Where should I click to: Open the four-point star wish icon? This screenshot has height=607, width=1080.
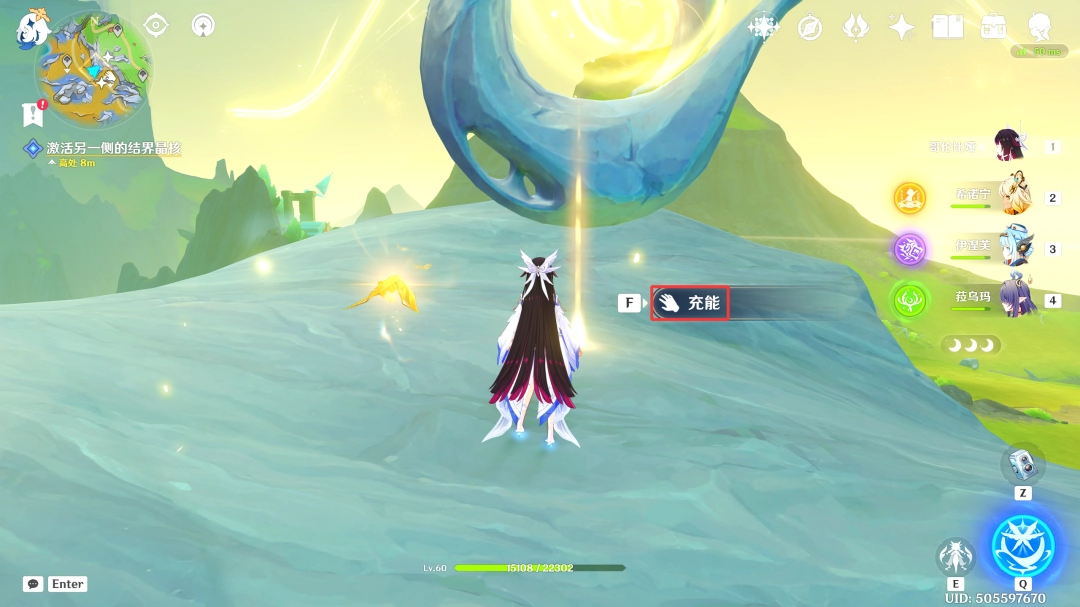point(901,27)
